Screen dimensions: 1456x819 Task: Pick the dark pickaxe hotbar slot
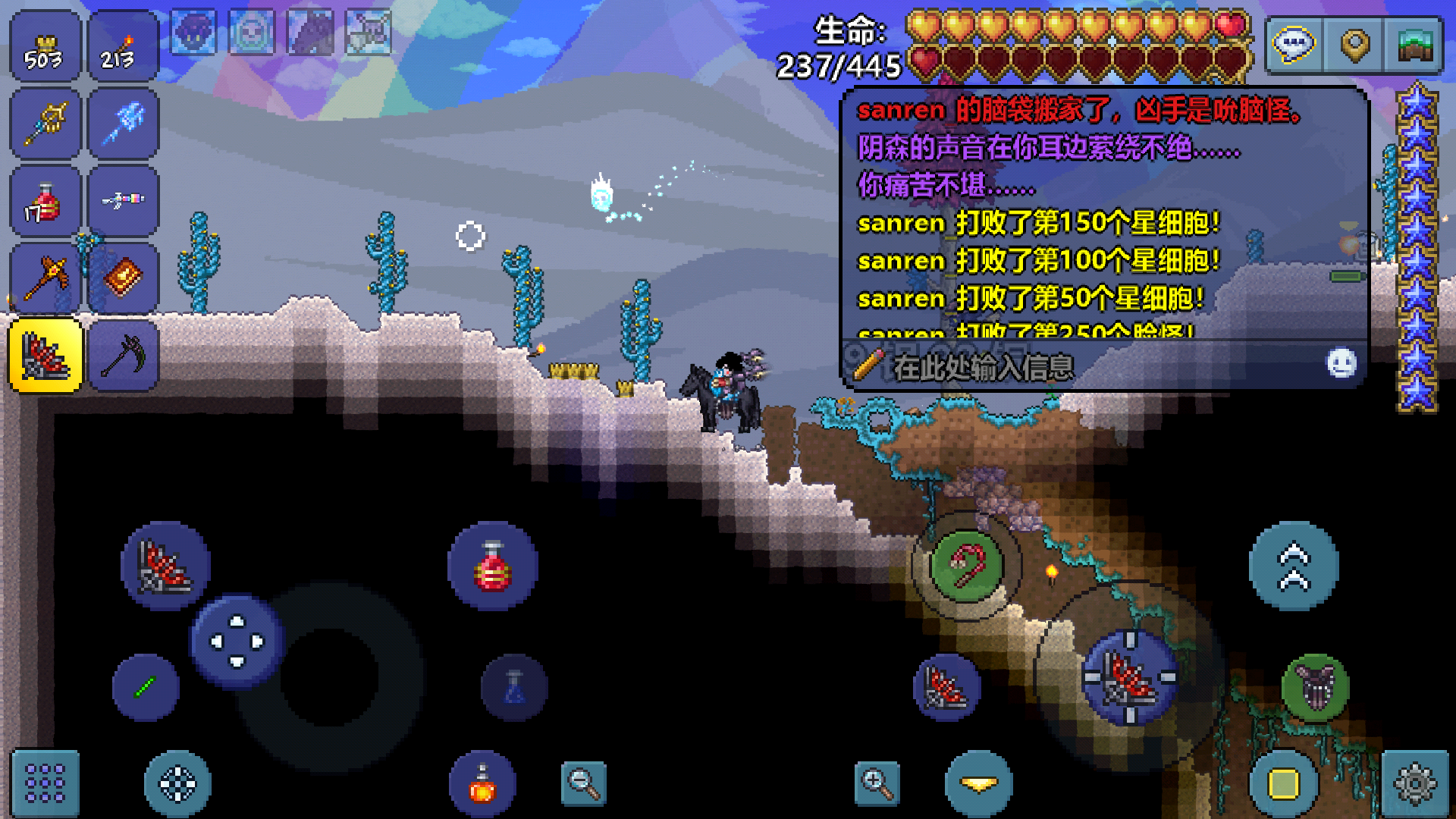point(123,356)
